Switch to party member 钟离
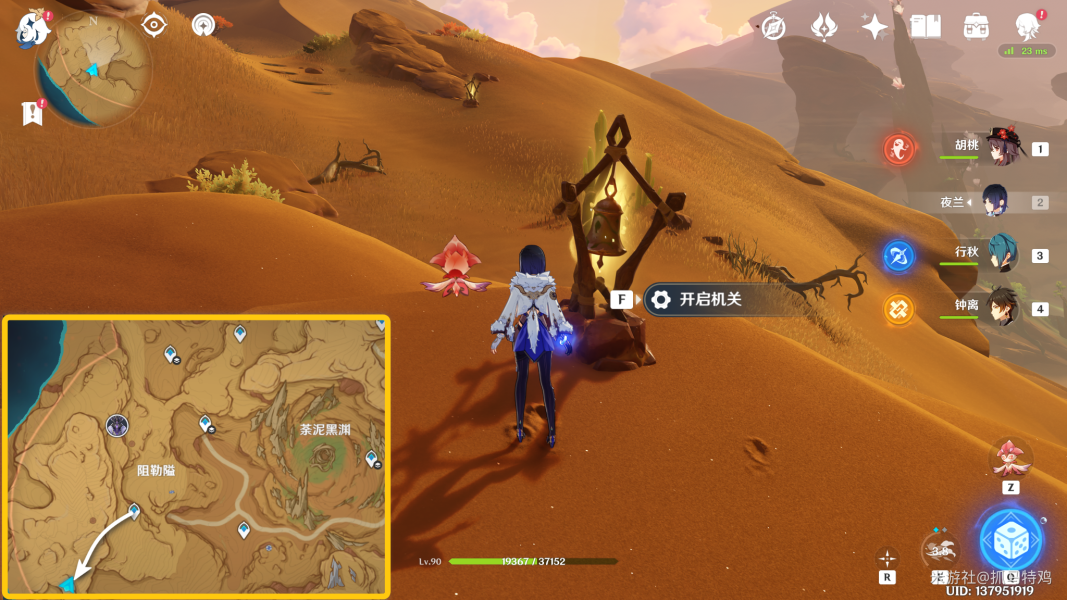The width and height of the screenshot is (1067, 600). pyautogui.click(x=1000, y=307)
